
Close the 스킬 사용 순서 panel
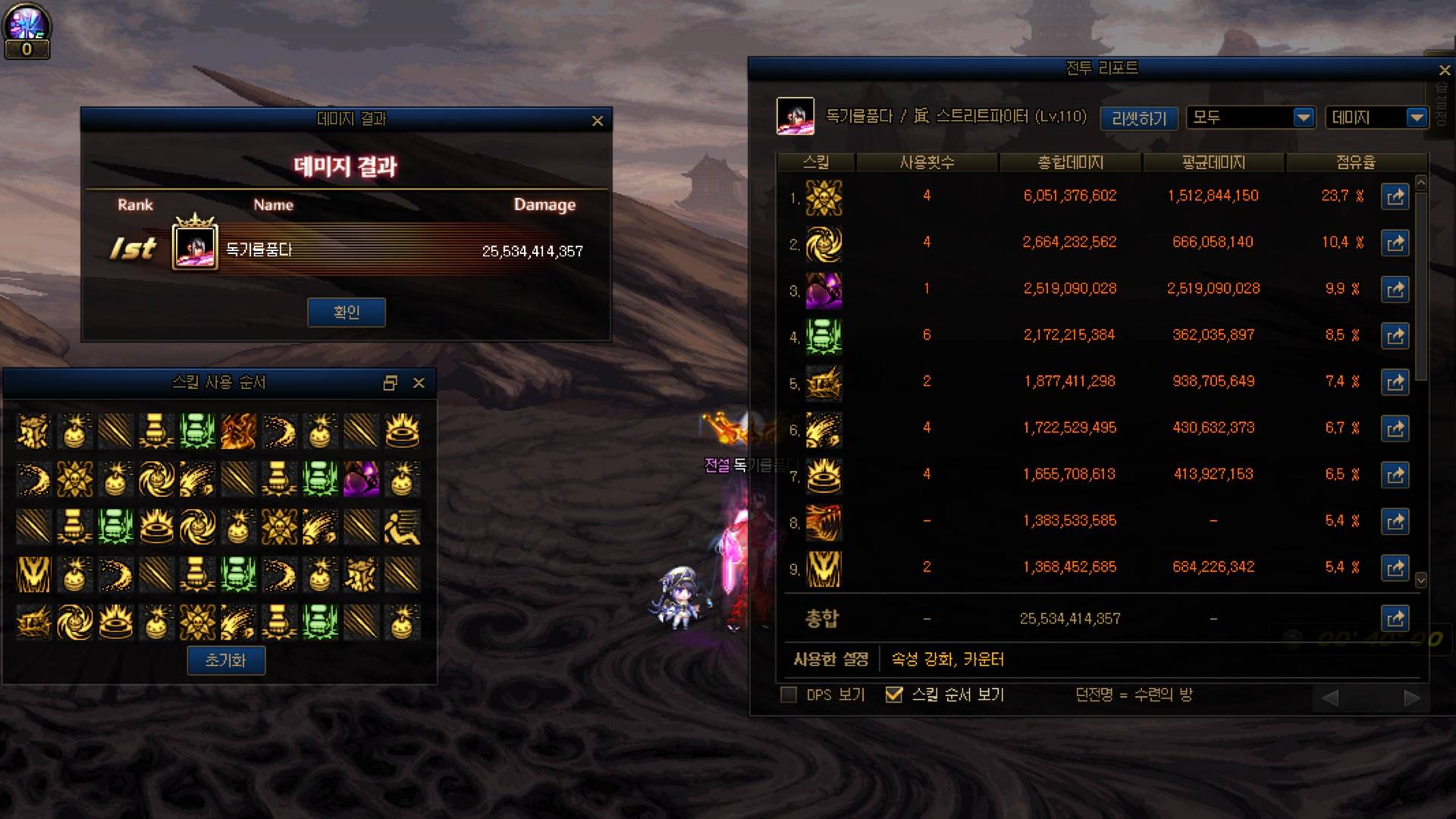point(419,383)
